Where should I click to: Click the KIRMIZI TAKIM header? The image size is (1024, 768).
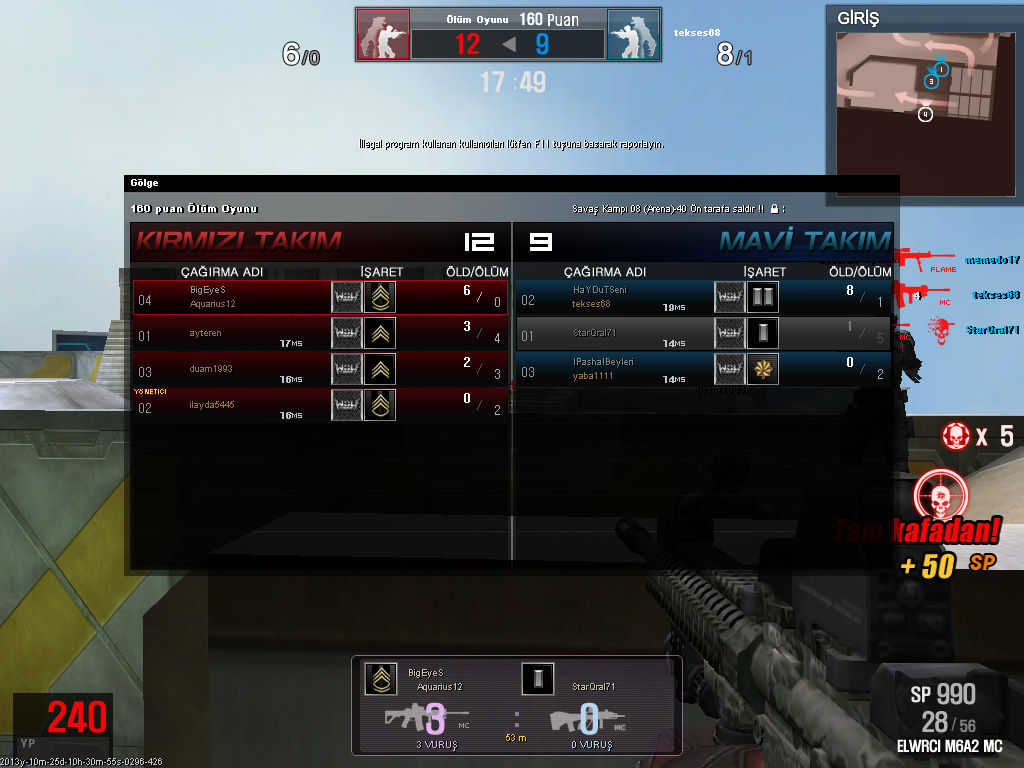pos(239,241)
